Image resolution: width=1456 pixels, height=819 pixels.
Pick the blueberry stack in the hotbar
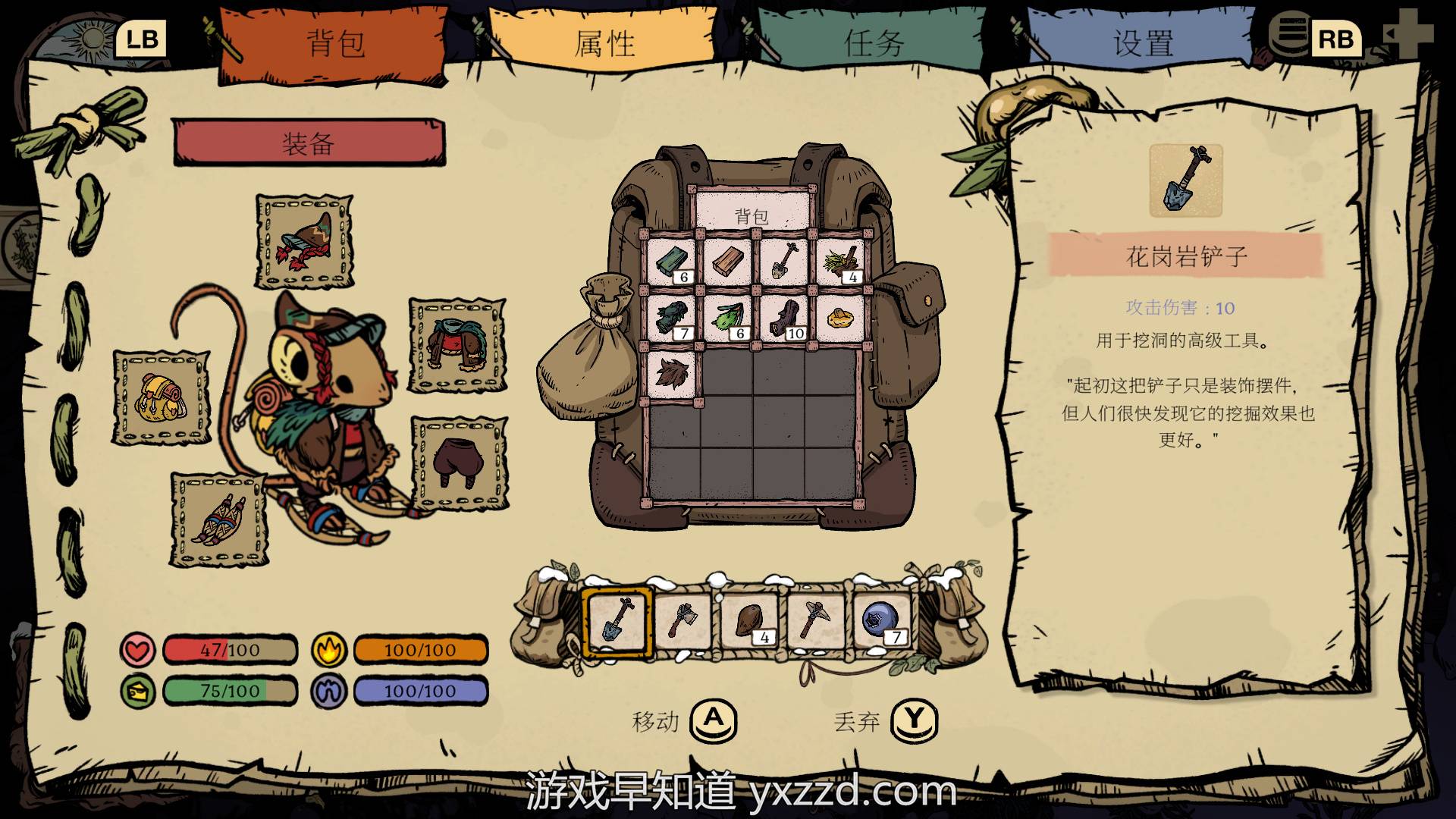[880, 621]
